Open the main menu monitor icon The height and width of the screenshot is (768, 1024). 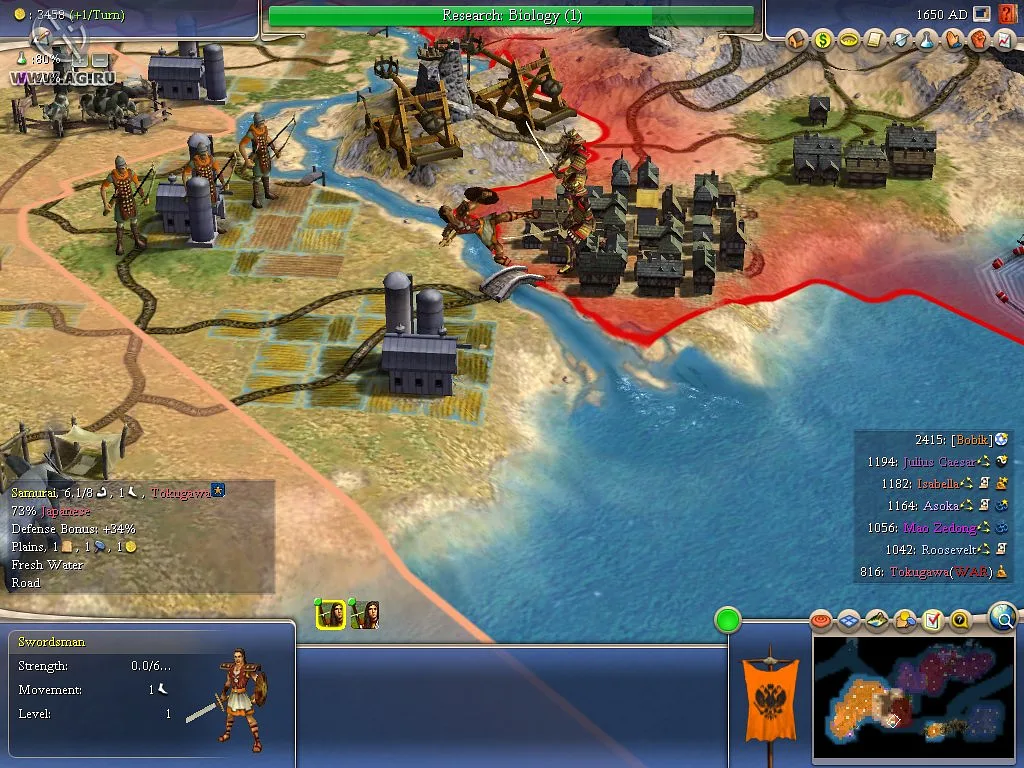(982, 14)
